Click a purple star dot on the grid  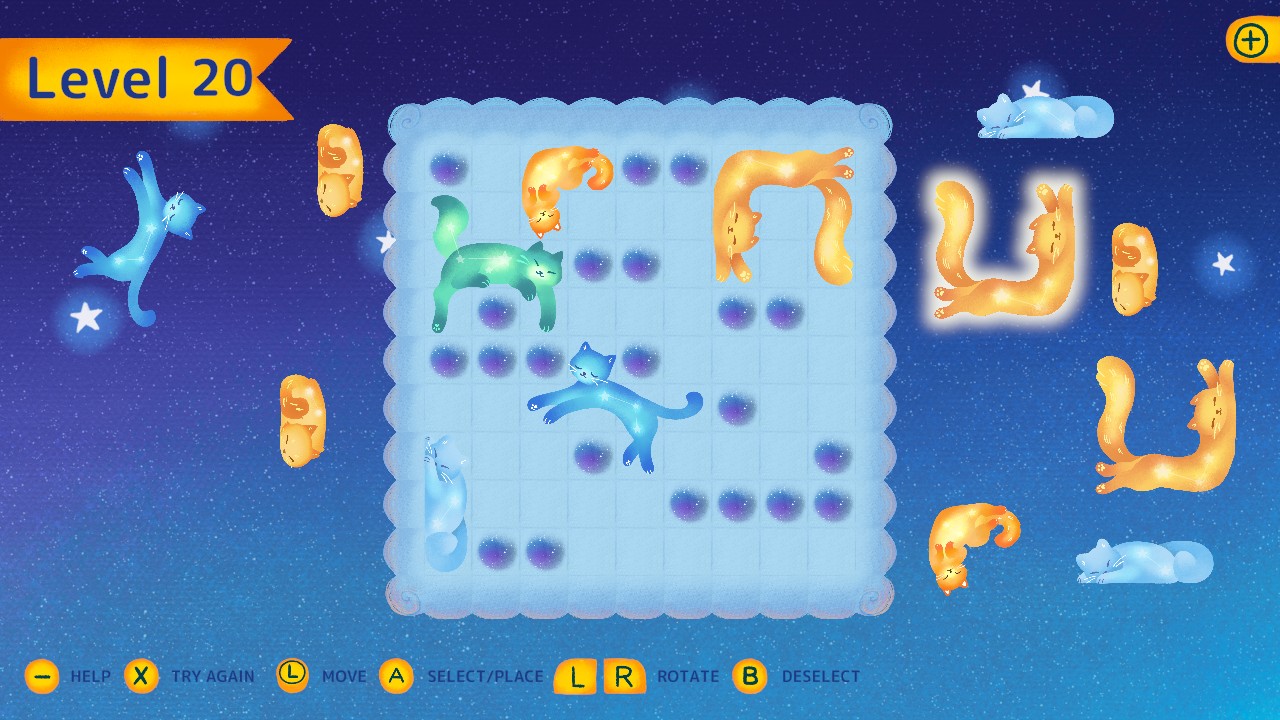(448, 168)
